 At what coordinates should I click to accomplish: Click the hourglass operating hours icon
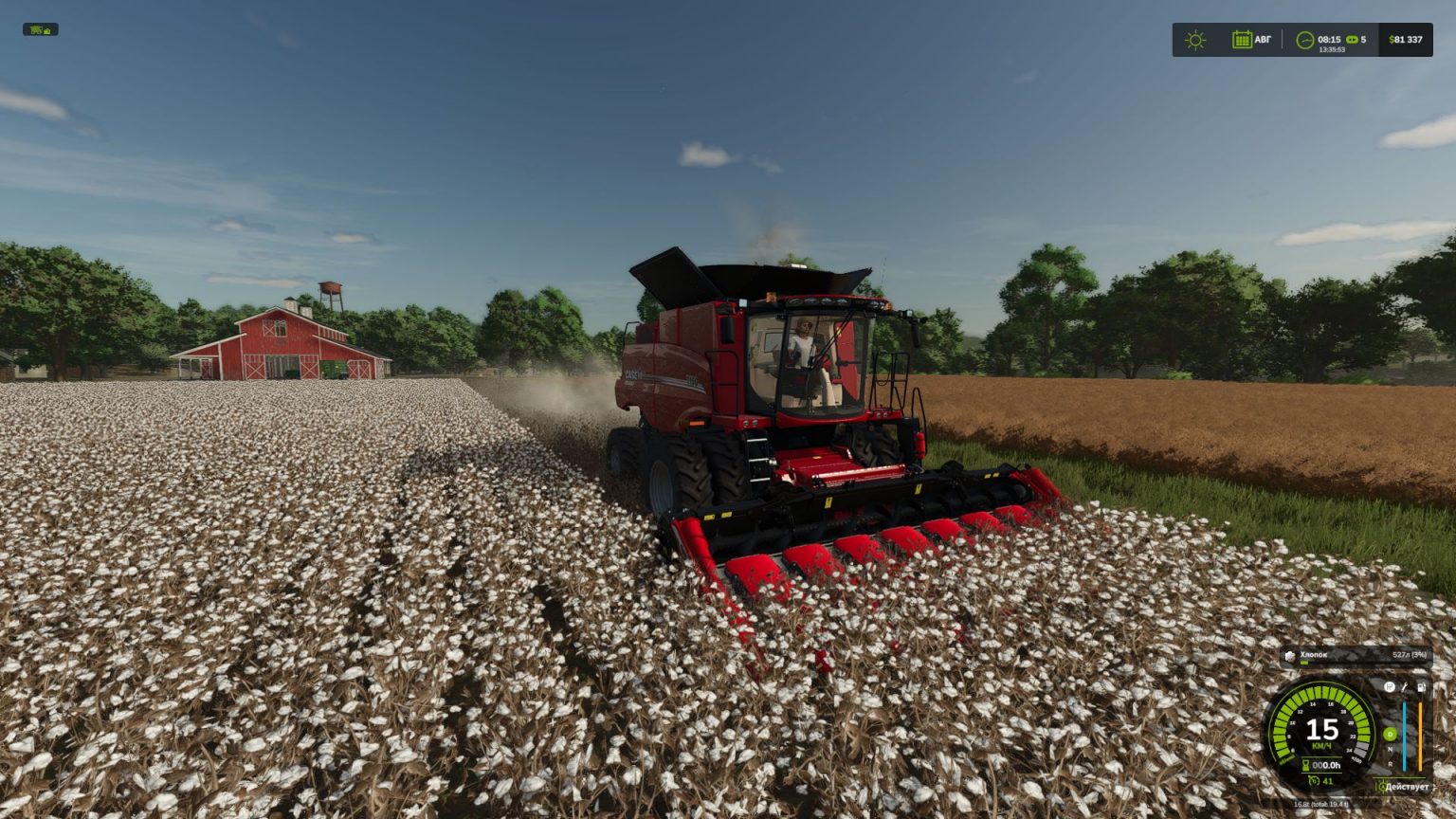tap(1305, 764)
